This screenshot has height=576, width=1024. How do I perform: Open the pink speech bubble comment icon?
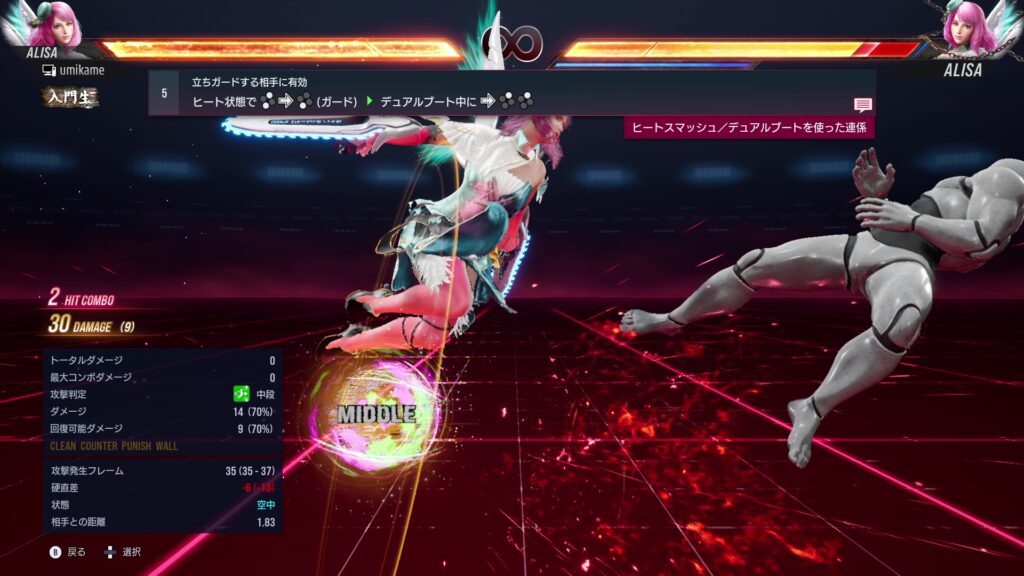862,105
